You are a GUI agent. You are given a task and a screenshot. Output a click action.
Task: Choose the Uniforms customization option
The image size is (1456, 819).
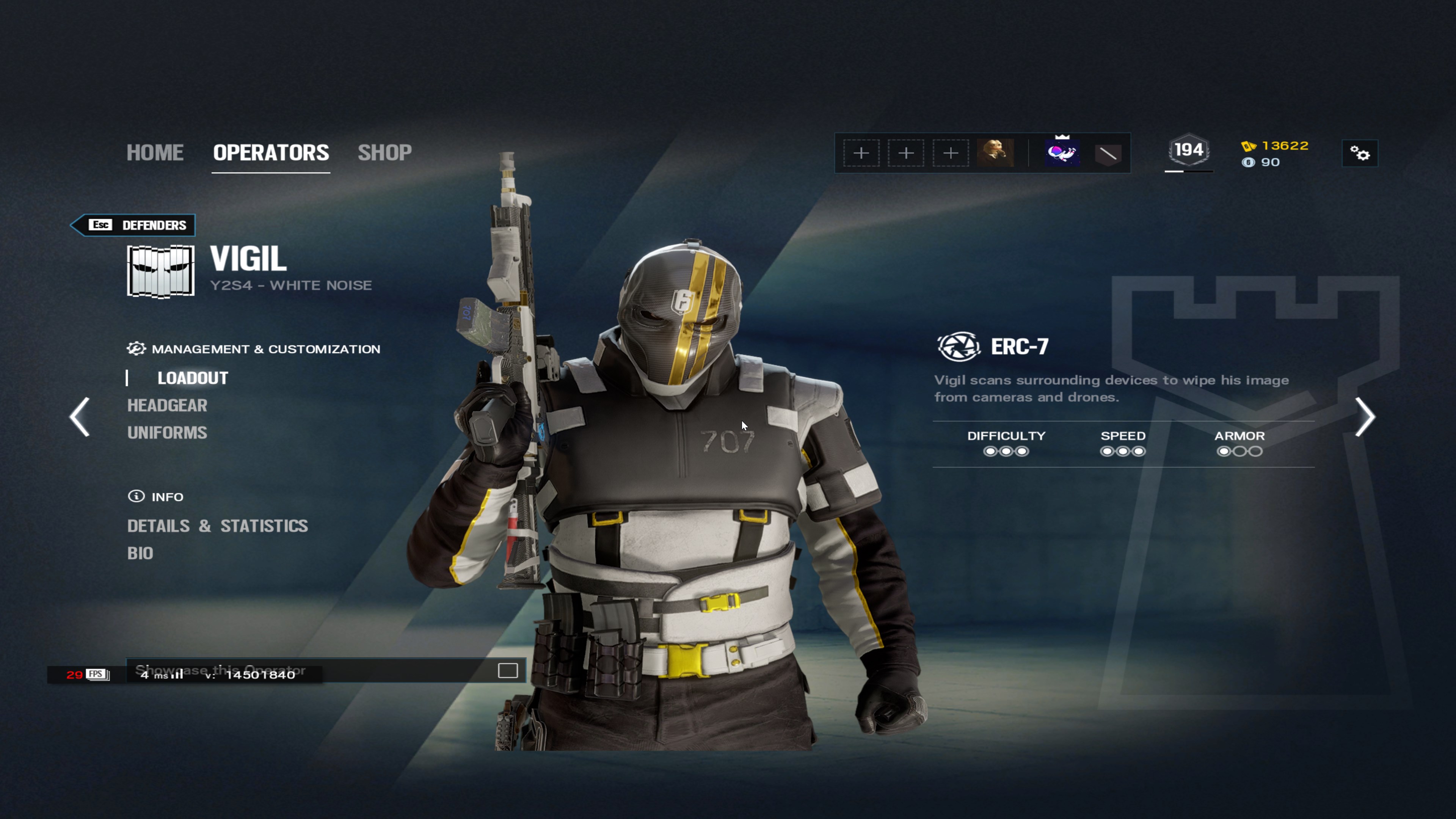167,433
